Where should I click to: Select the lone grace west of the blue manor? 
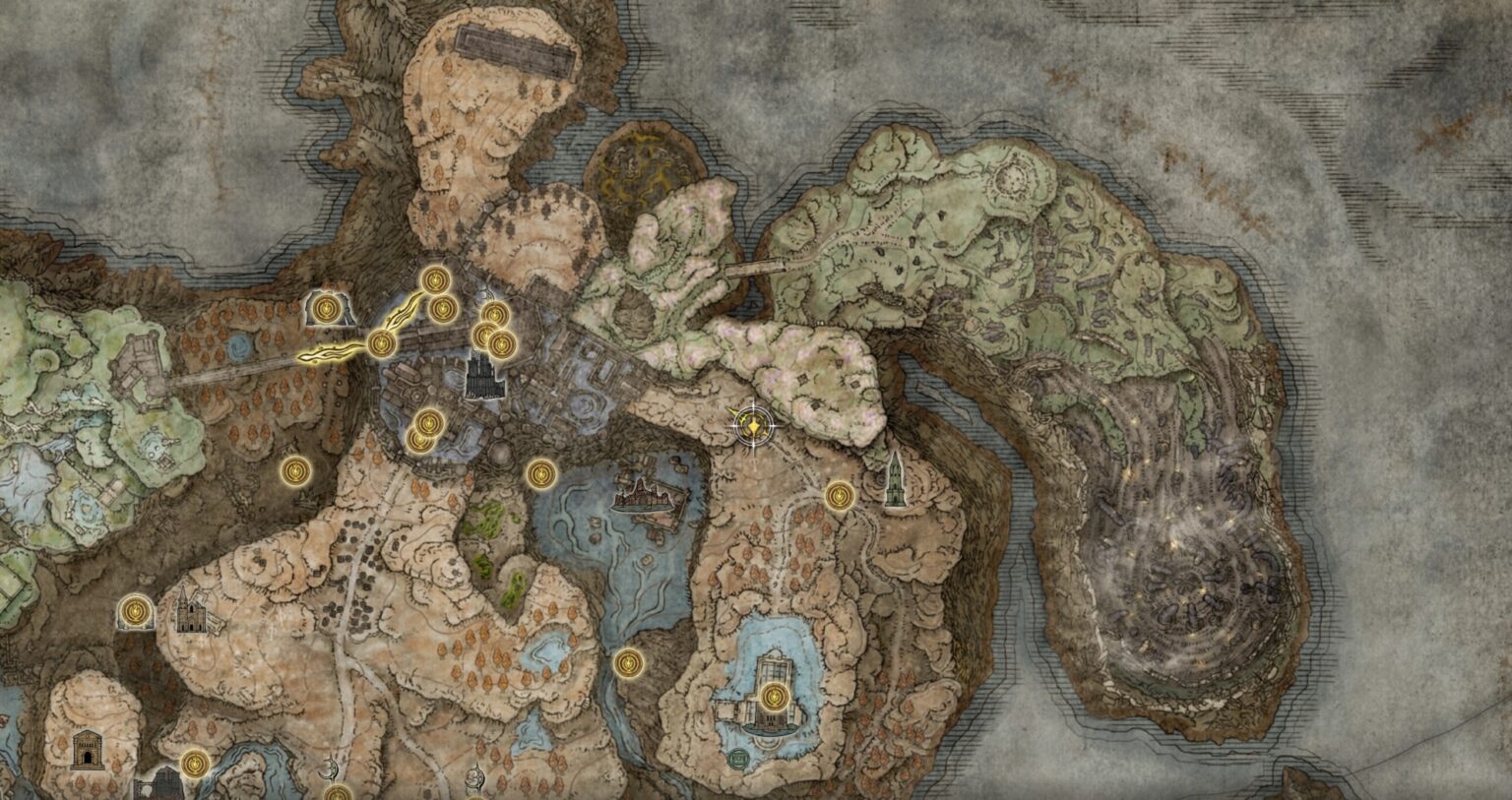tap(630, 663)
